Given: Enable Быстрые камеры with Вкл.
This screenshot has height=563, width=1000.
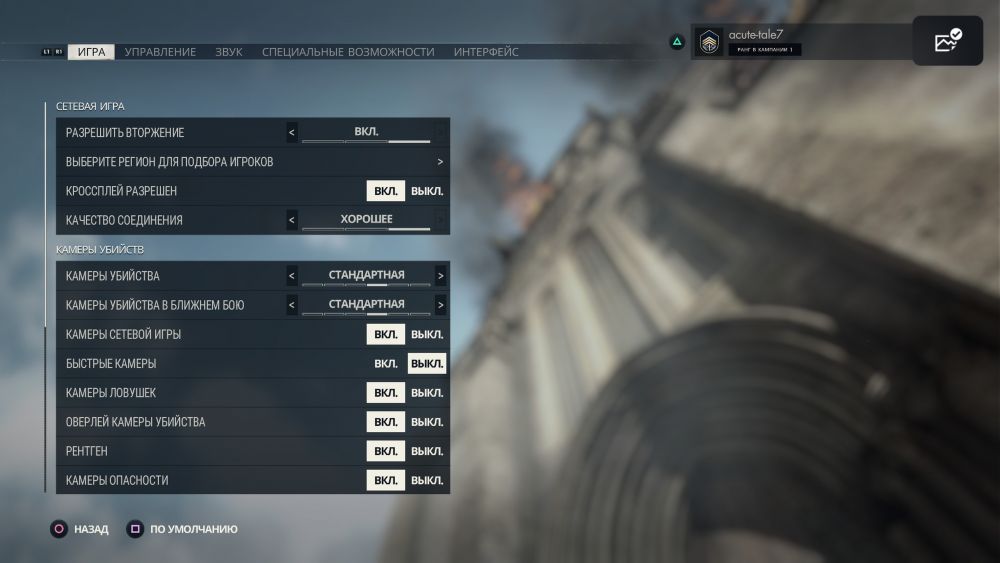Looking at the screenshot, I should pos(386,364).
